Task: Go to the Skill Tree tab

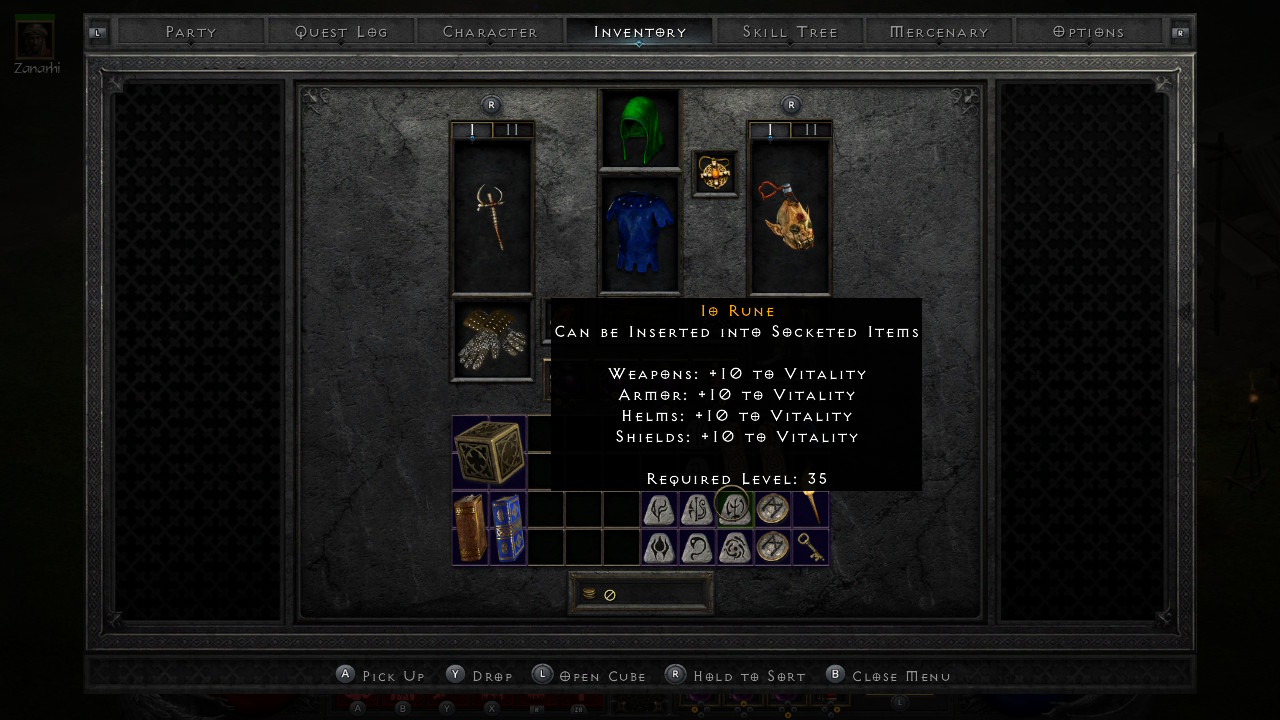Action: (790, 32)
